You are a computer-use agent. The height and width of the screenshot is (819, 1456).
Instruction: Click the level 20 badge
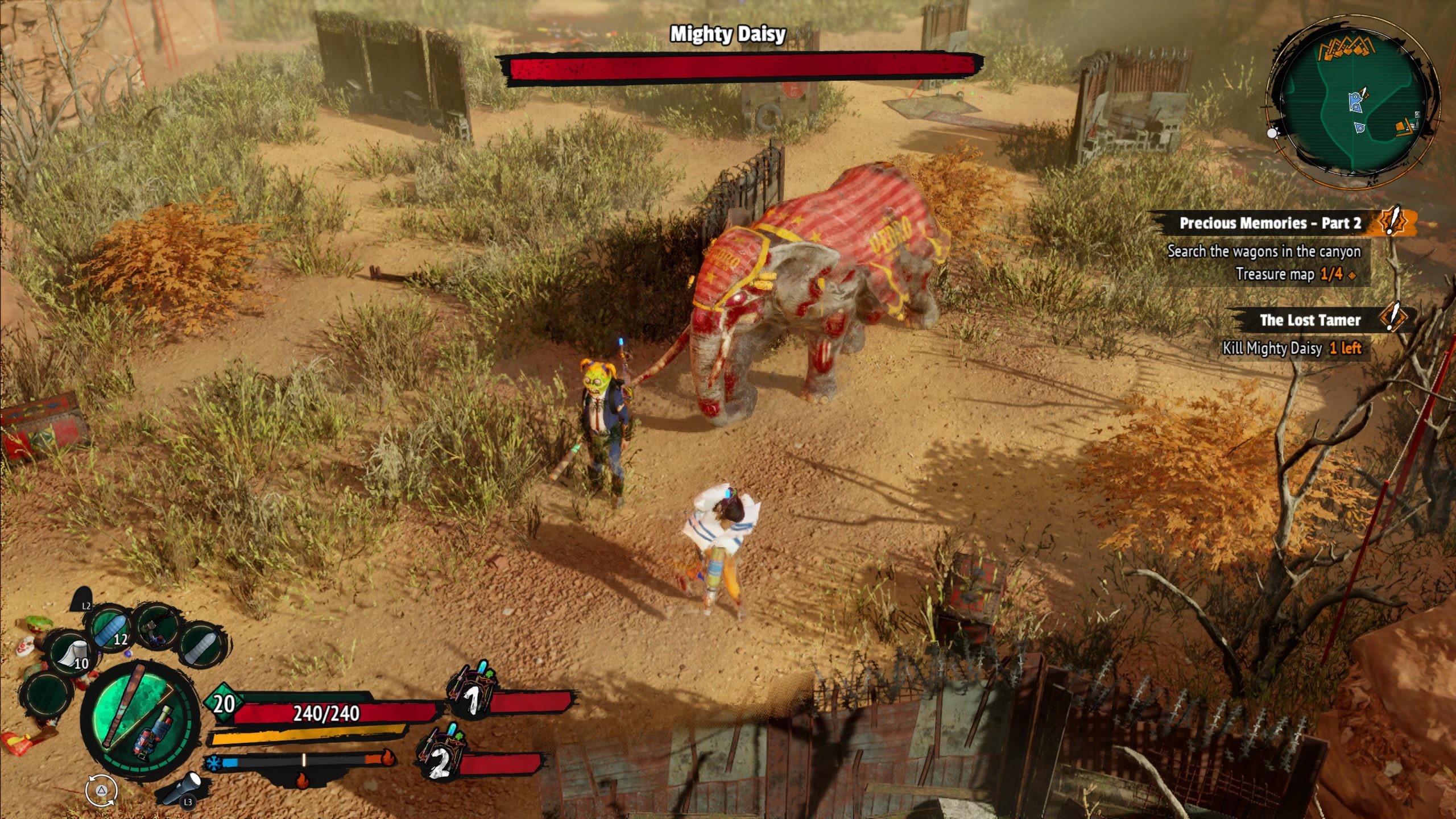point(224,704)
